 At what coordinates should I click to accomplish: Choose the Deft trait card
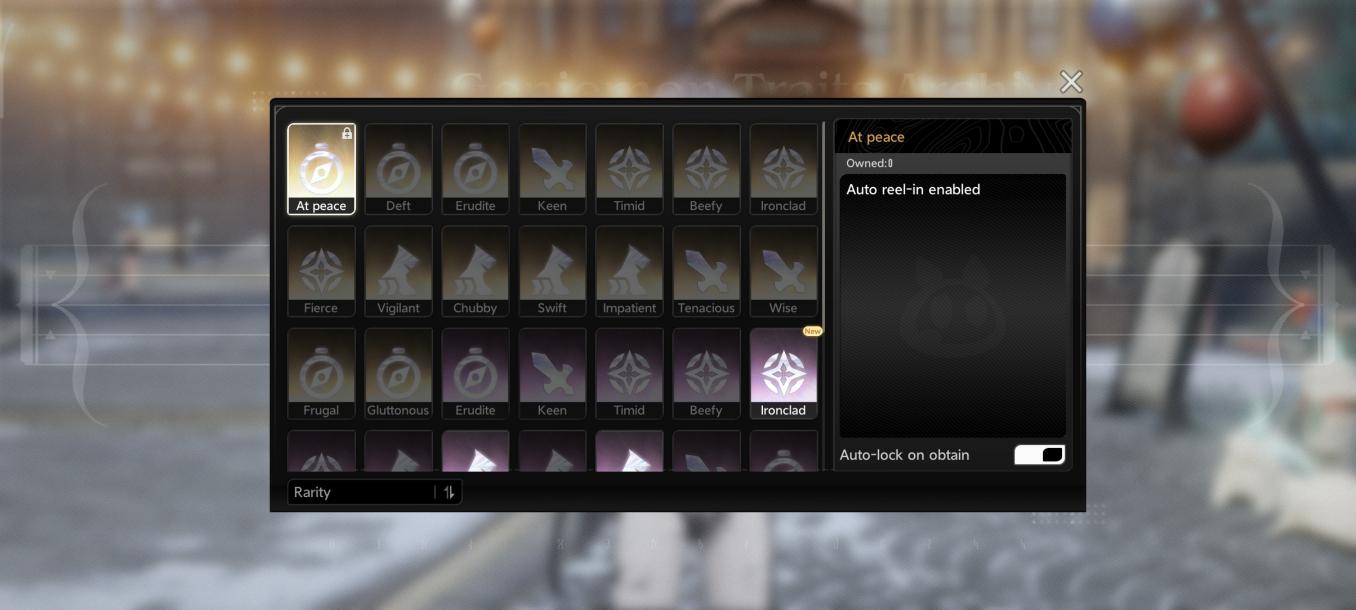[398, 168]
